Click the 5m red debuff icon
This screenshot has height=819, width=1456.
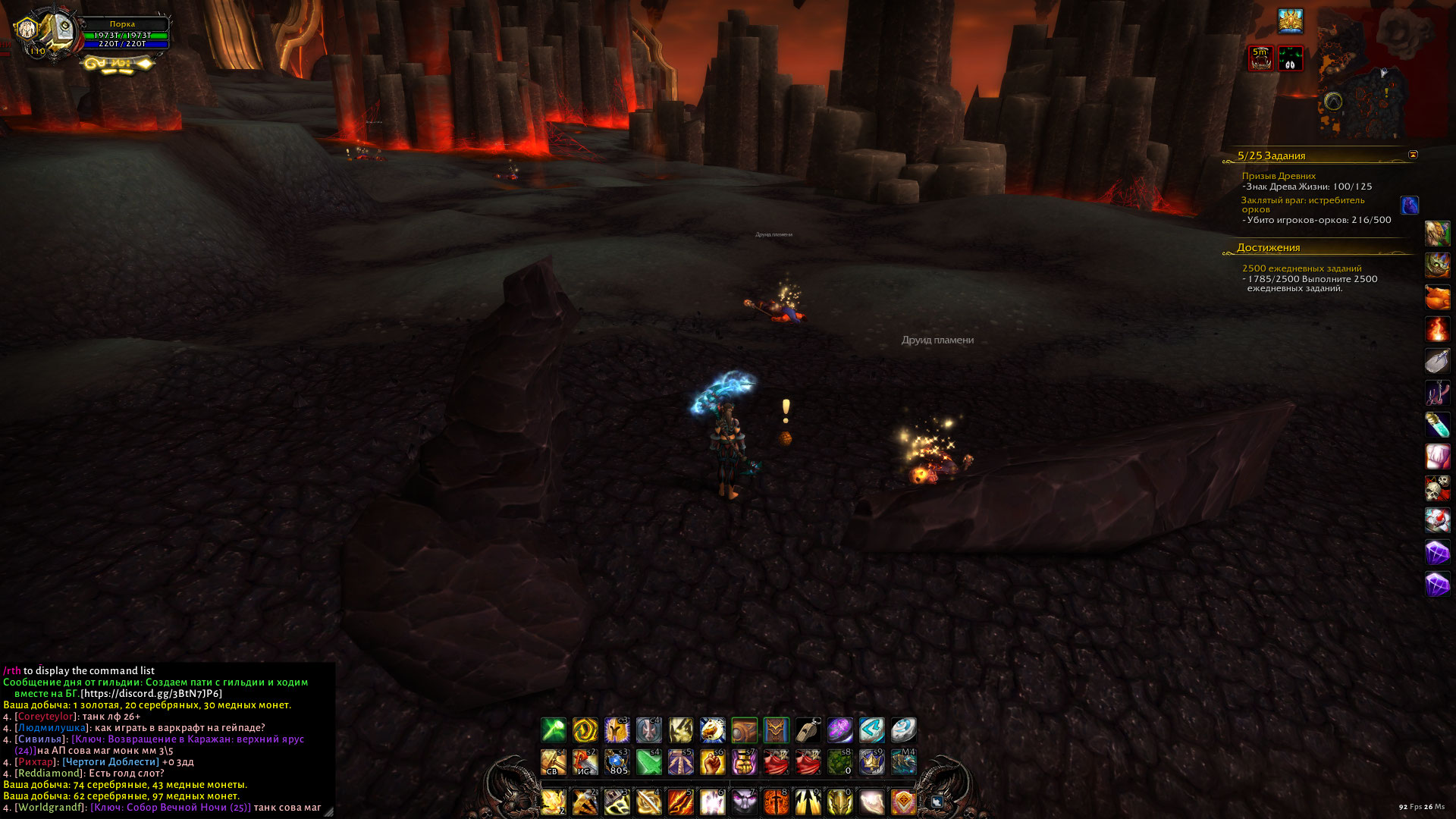coord(1260,58)
